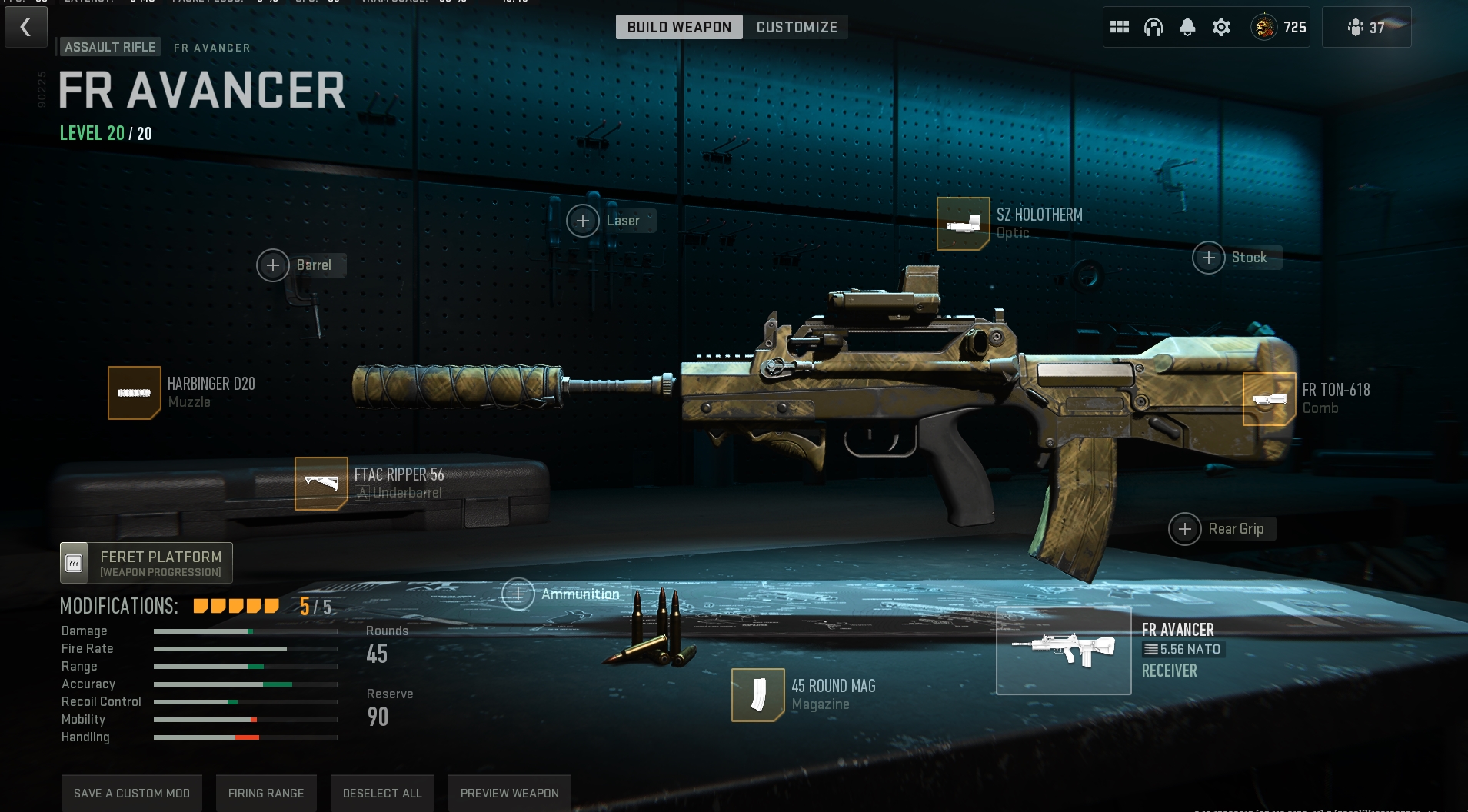Select the Harbinger D20 muzzle slot
Screen dimensions: 1468x812
(x=135, y=393)
